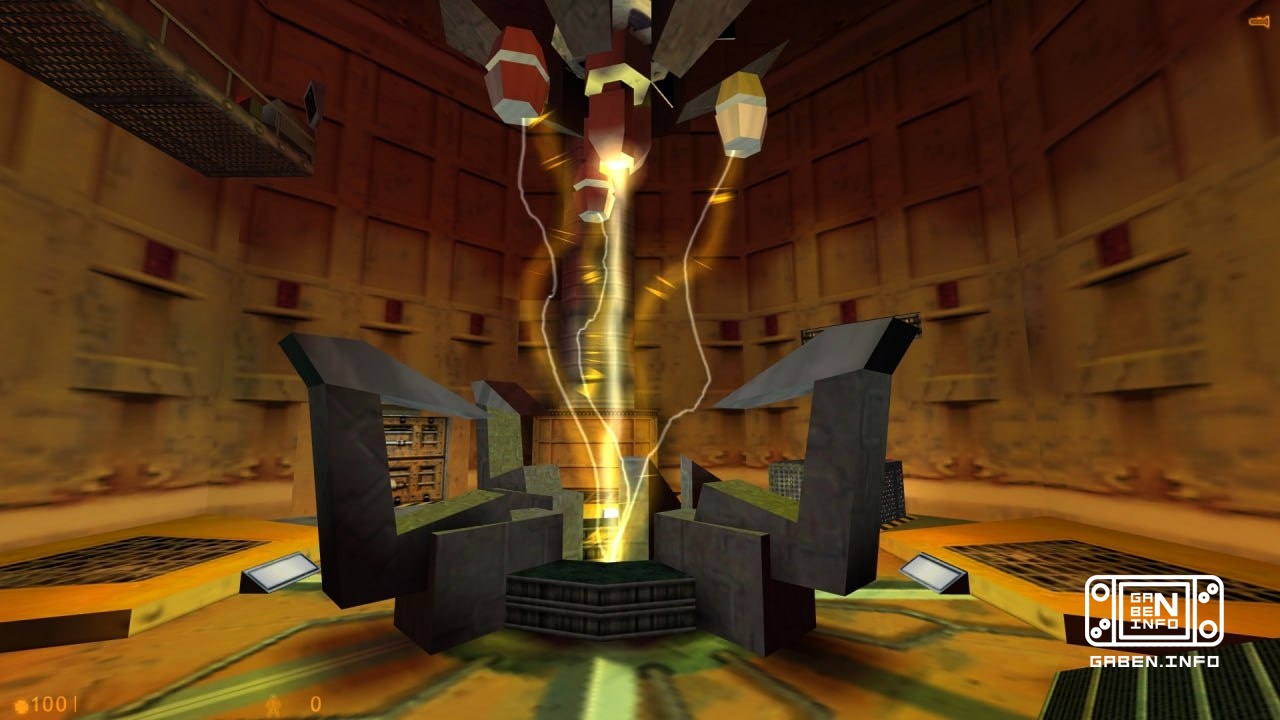Toggle the ceiling catwalk lamp on the left

[313, 102]
